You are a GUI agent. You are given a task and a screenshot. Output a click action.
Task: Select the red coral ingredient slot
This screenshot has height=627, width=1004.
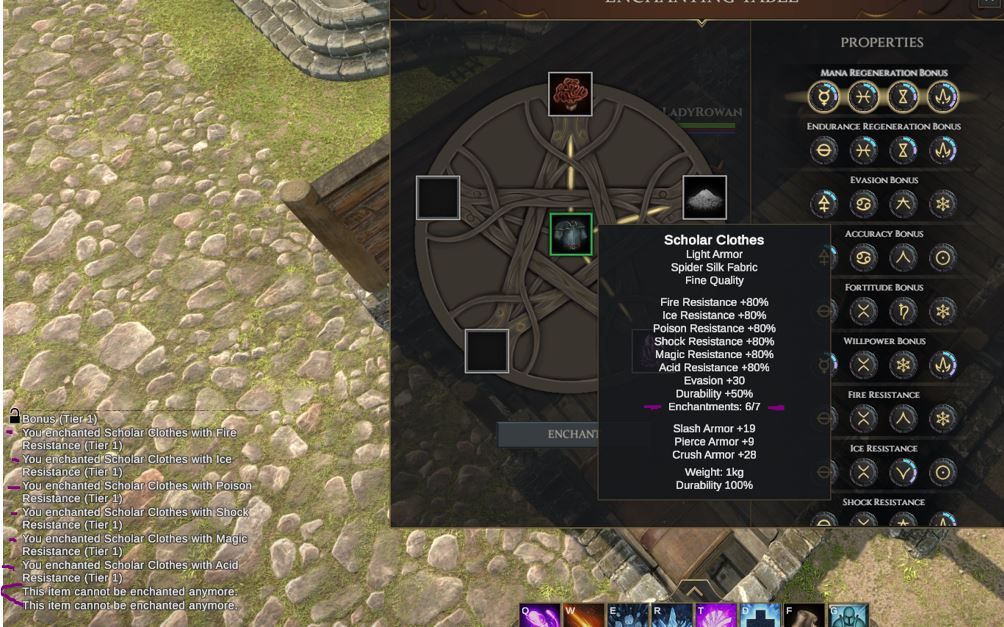coord(570,94)
